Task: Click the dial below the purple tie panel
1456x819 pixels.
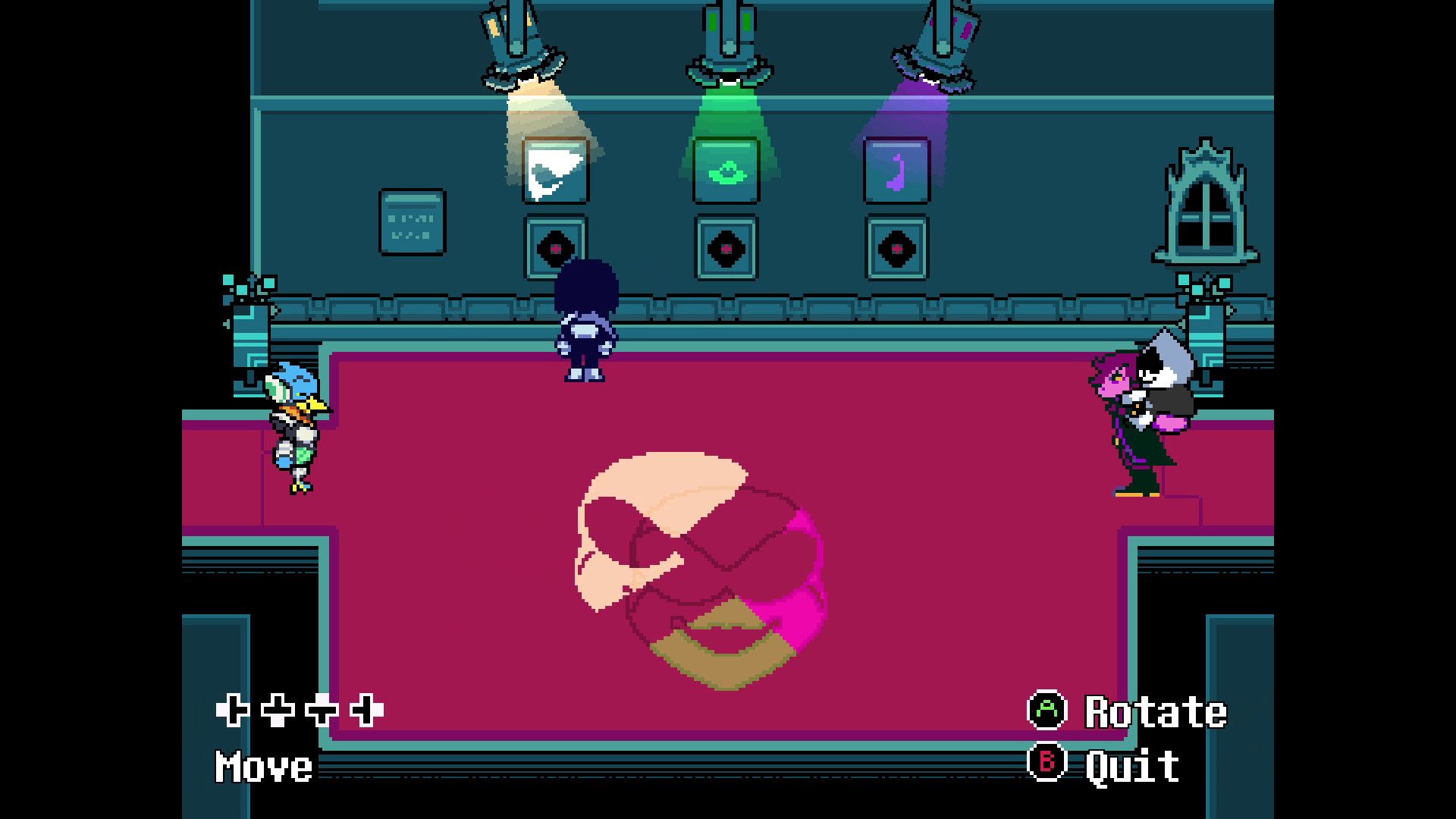Action: (x=899, y=247)
